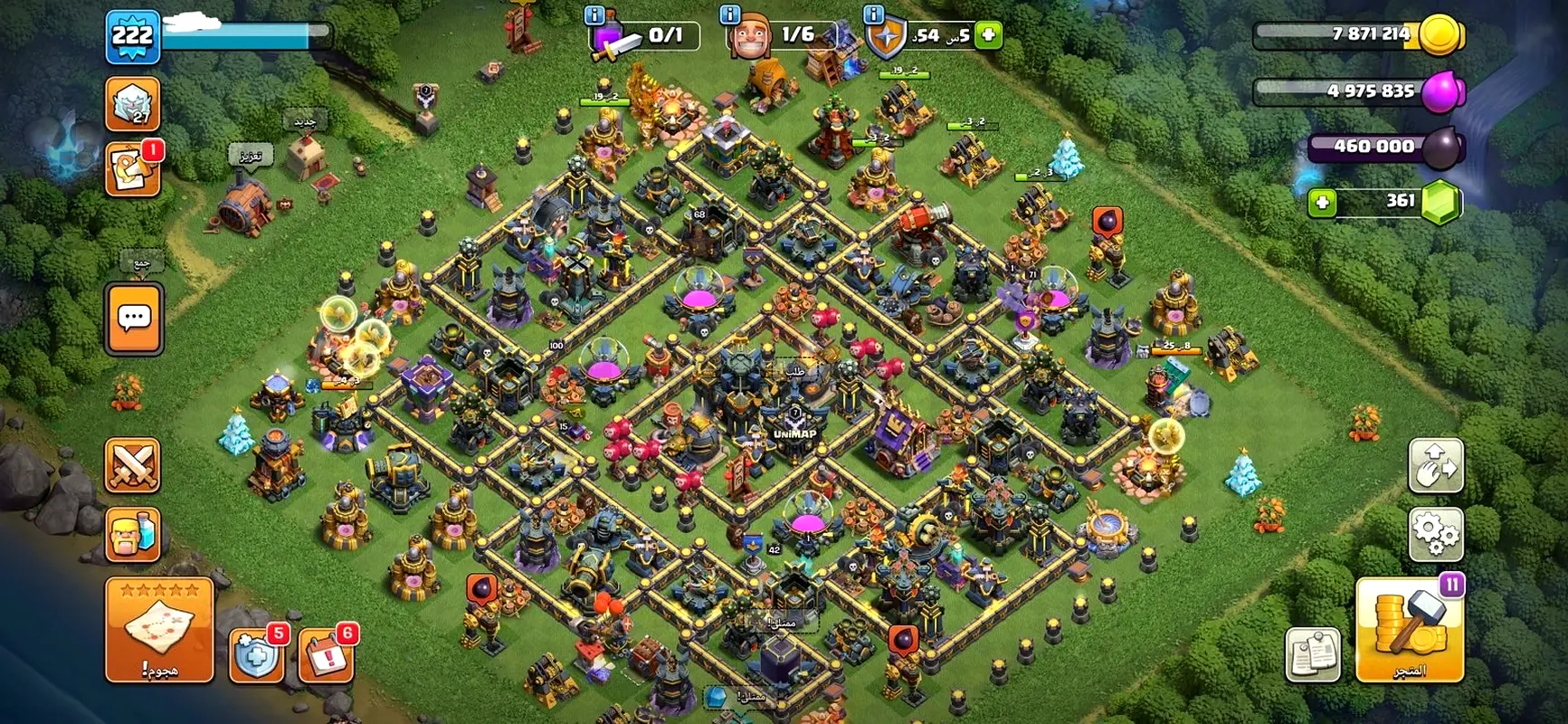Image resolution: width=1568 pixels, height=724 pixels.
Task: Open the builder info indicator
Action: click(749, 37)
